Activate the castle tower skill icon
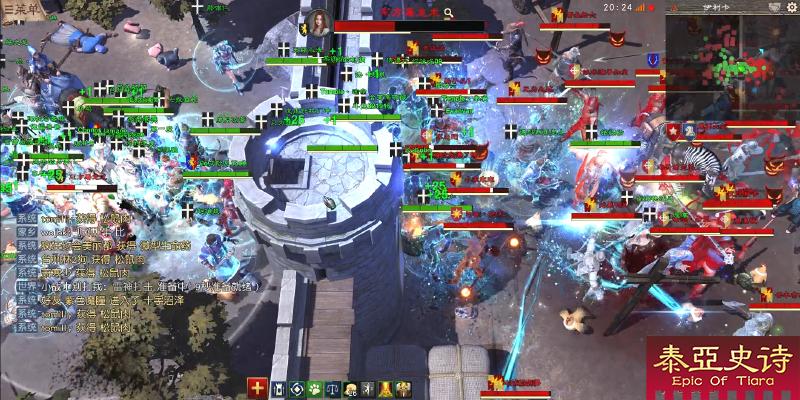 pos(279,388)
